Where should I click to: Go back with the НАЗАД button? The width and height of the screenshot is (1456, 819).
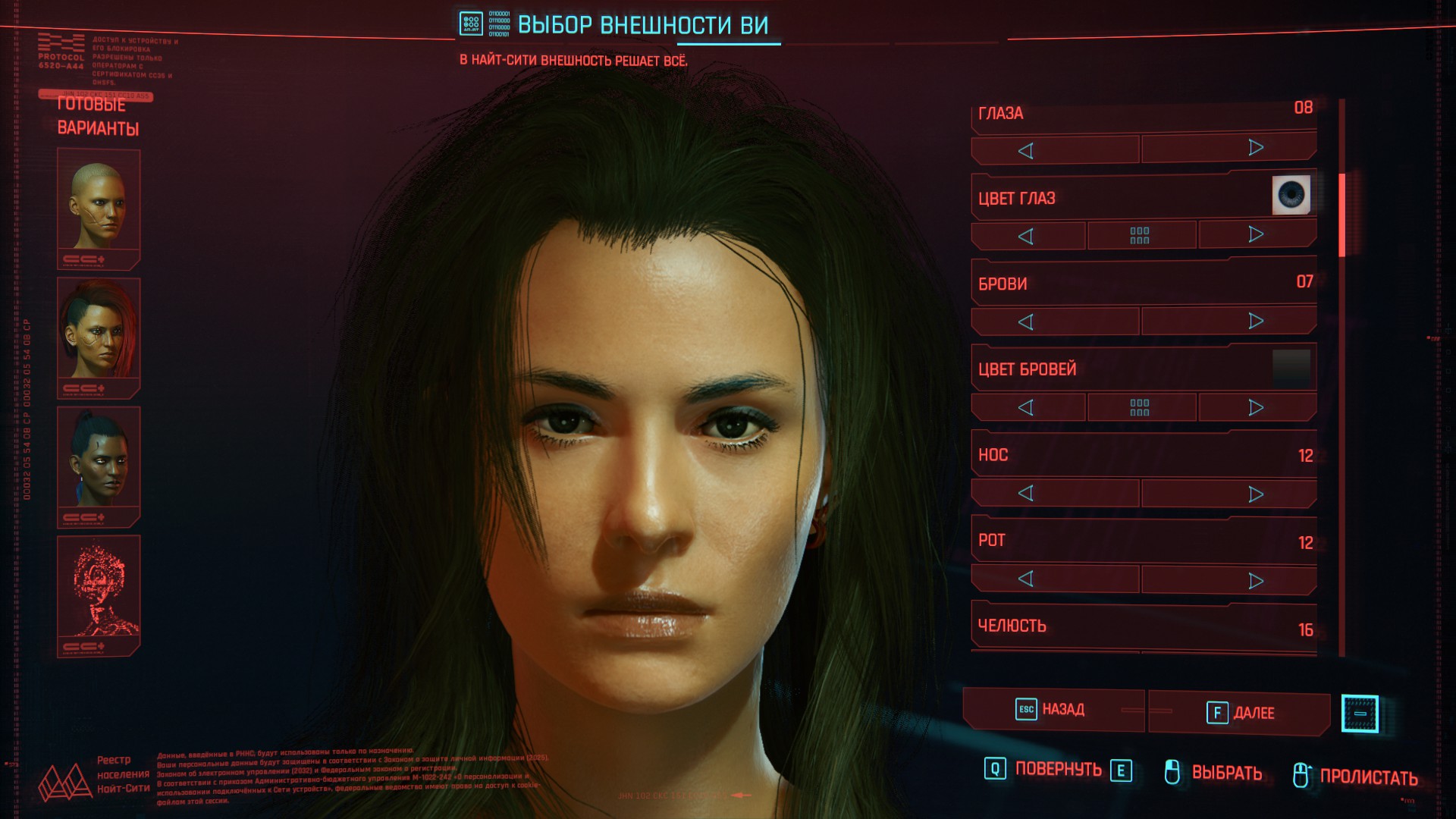click(1052, 710)
